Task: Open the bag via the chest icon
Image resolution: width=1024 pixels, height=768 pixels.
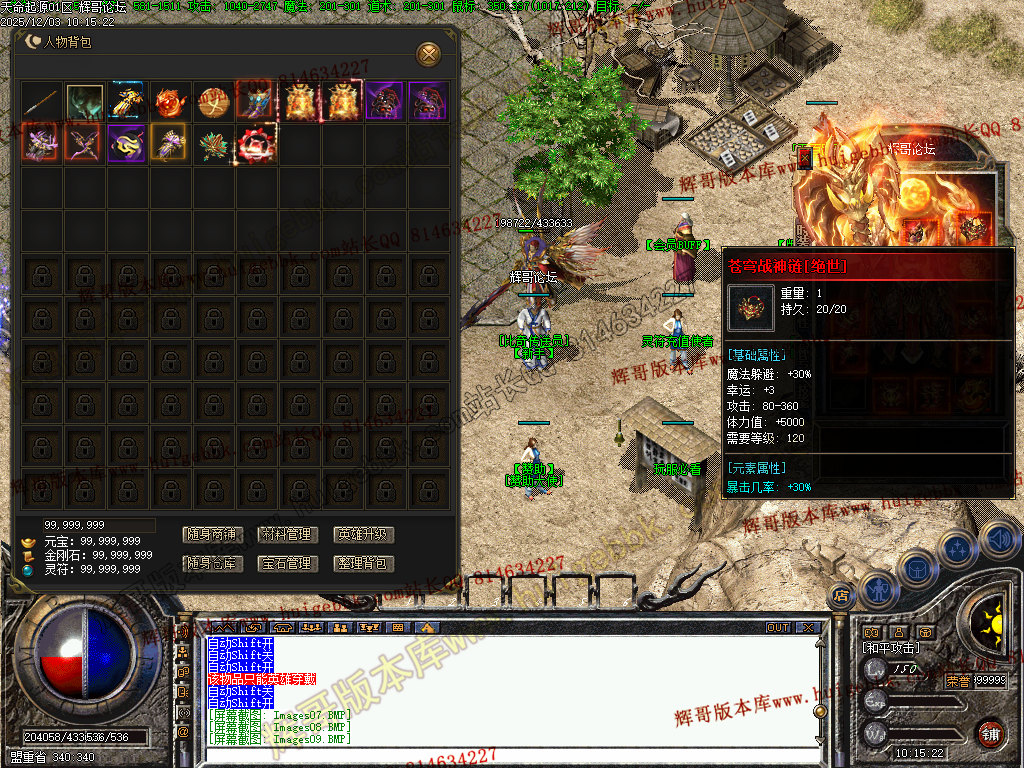Action: (x=917, y=567)
